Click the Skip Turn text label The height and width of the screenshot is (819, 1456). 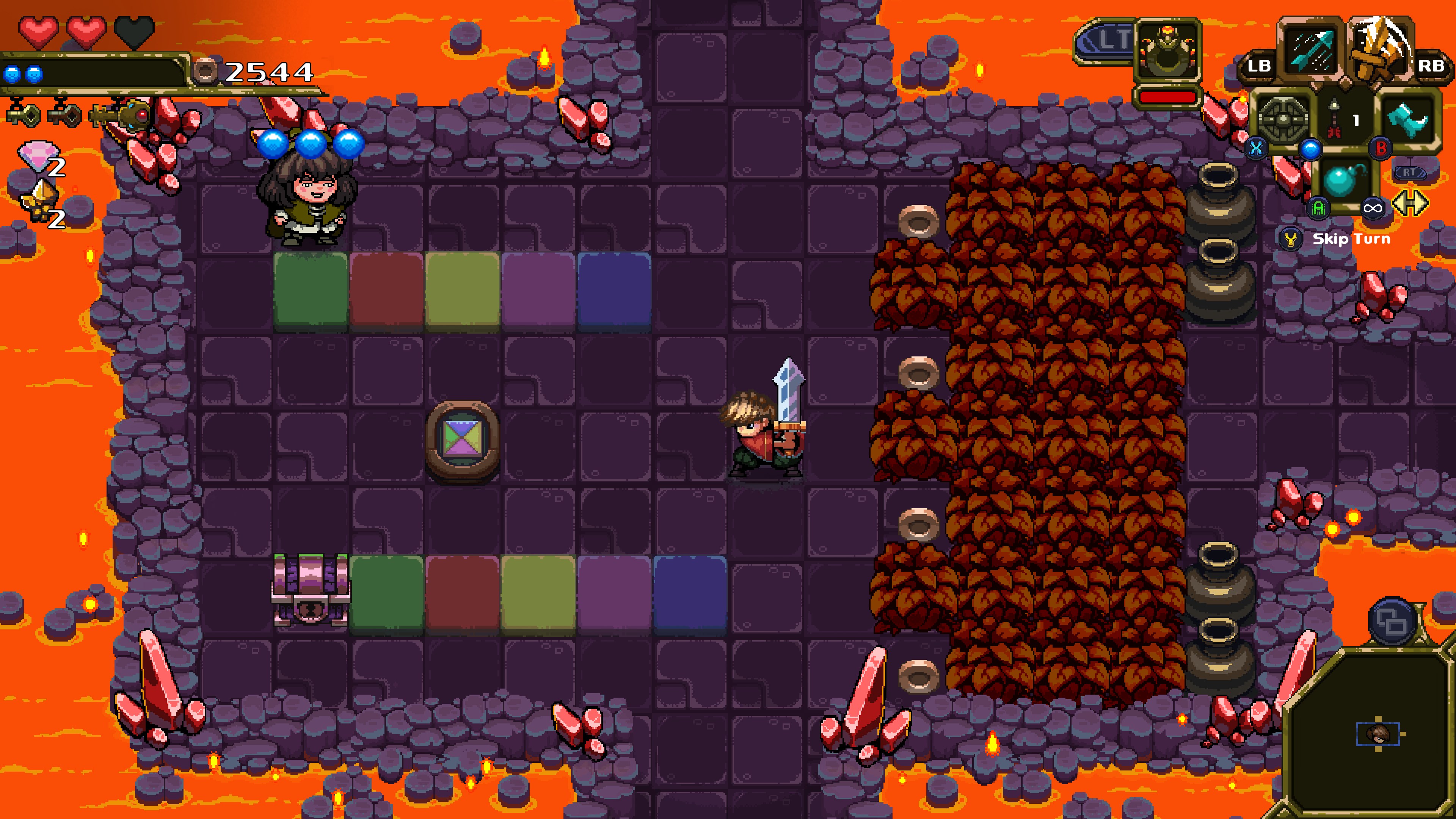point(1352,238)
